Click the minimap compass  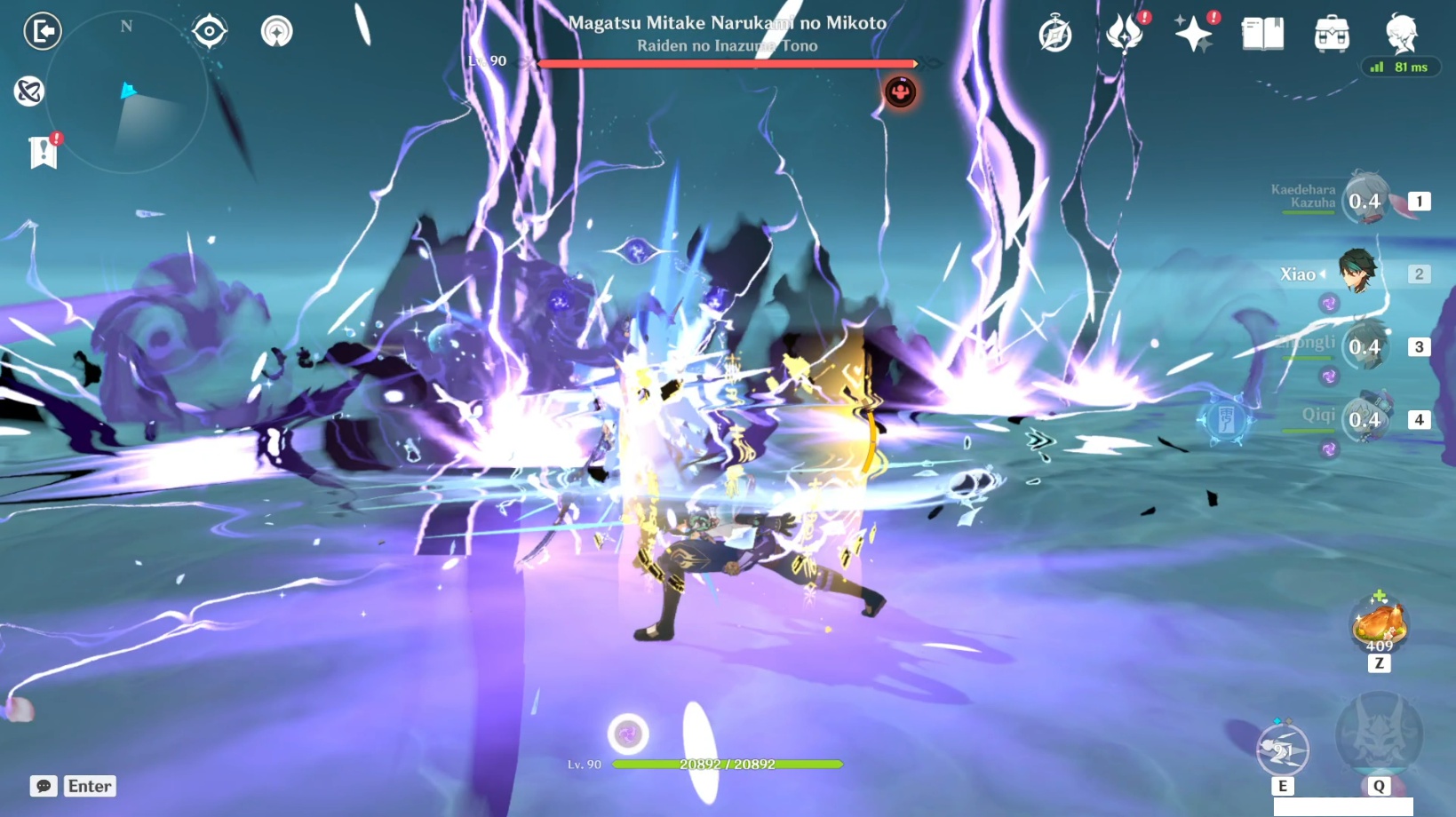coord(125,28)
